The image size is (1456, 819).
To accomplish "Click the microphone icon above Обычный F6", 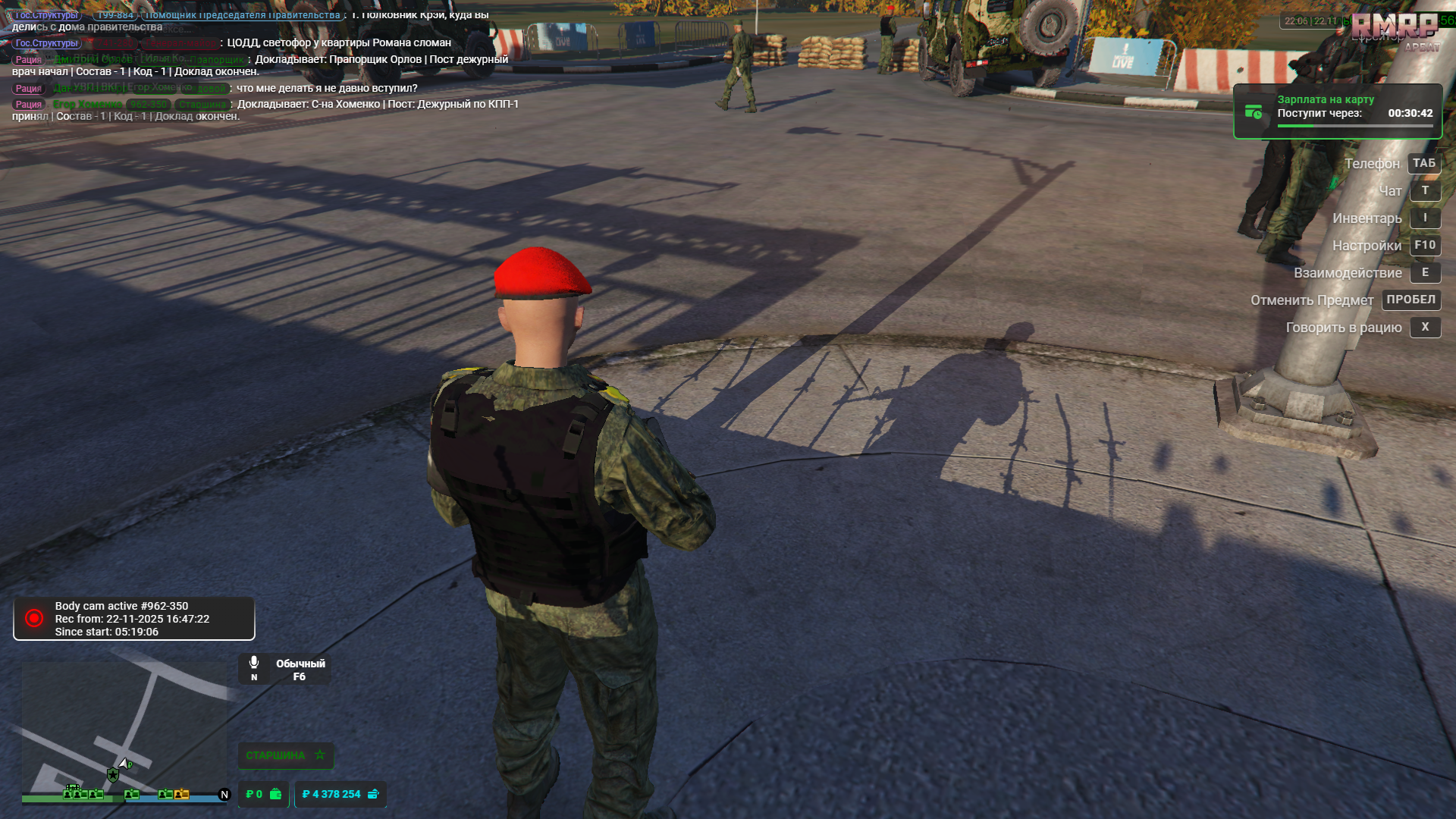I will coord(254,661).
